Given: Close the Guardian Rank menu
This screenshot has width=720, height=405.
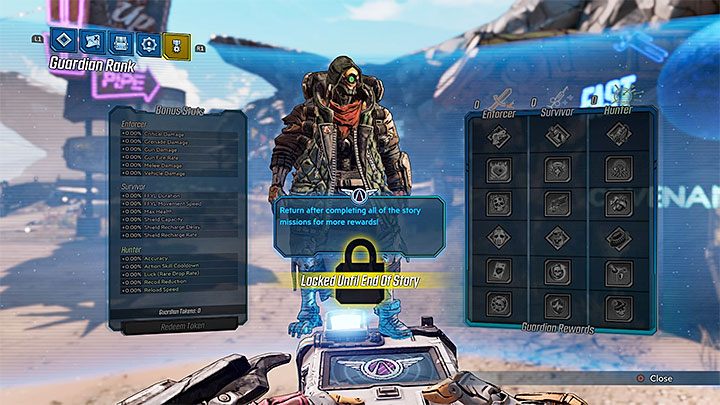Looking at the screenshot, I should point(654,378).
